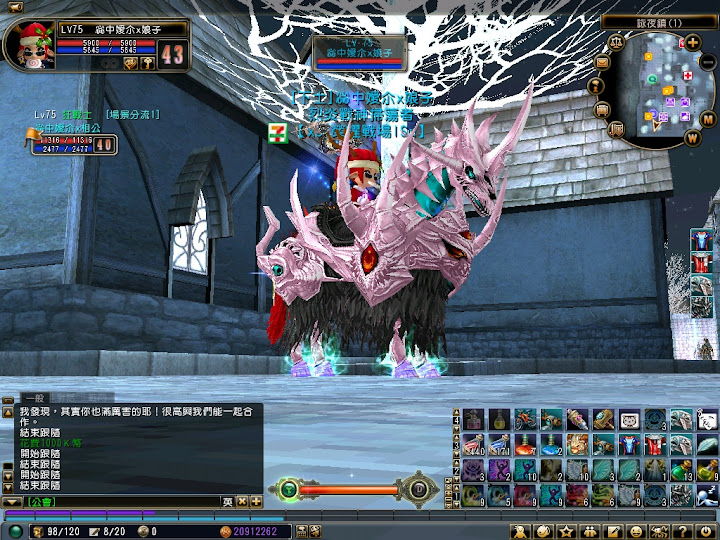The image size is (720, 540).
Task: Select the red cross marker on the minimap
Action: click(x=689, y=76)
